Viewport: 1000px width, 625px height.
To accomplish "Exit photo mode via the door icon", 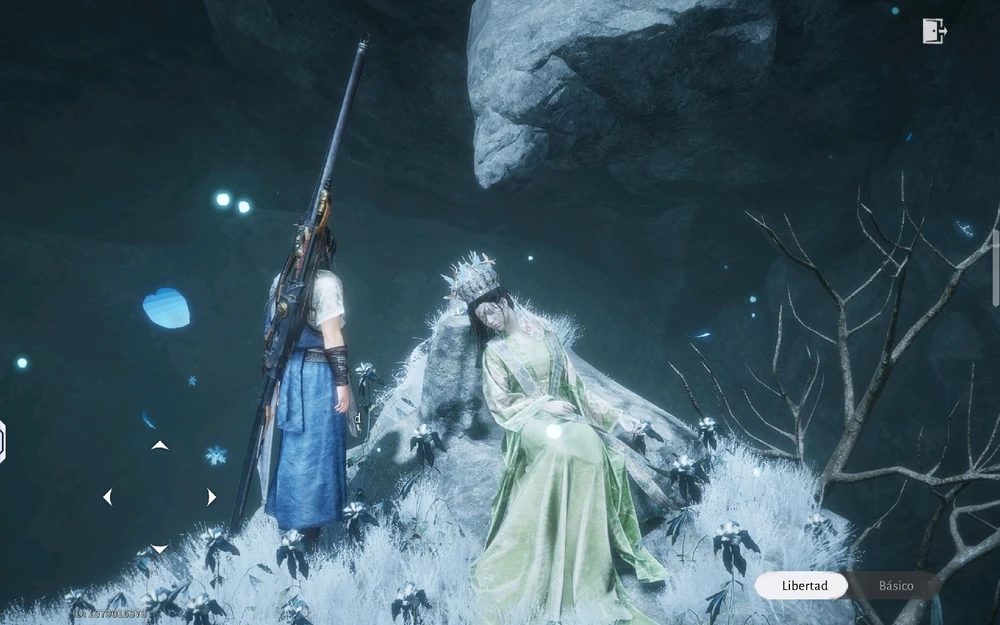I will click(933, 31).
